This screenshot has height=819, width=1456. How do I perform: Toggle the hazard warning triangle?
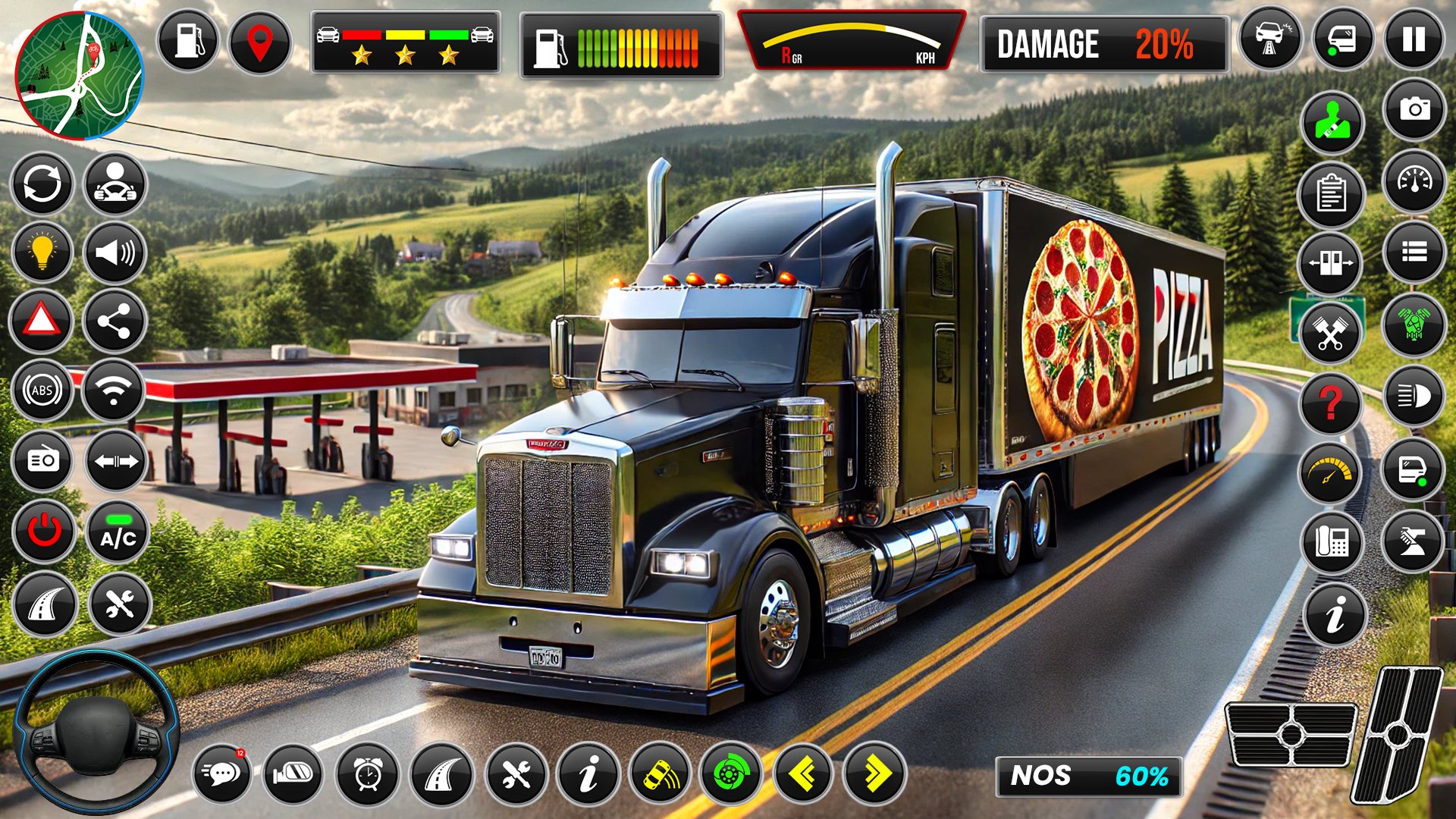click(42, 321)
